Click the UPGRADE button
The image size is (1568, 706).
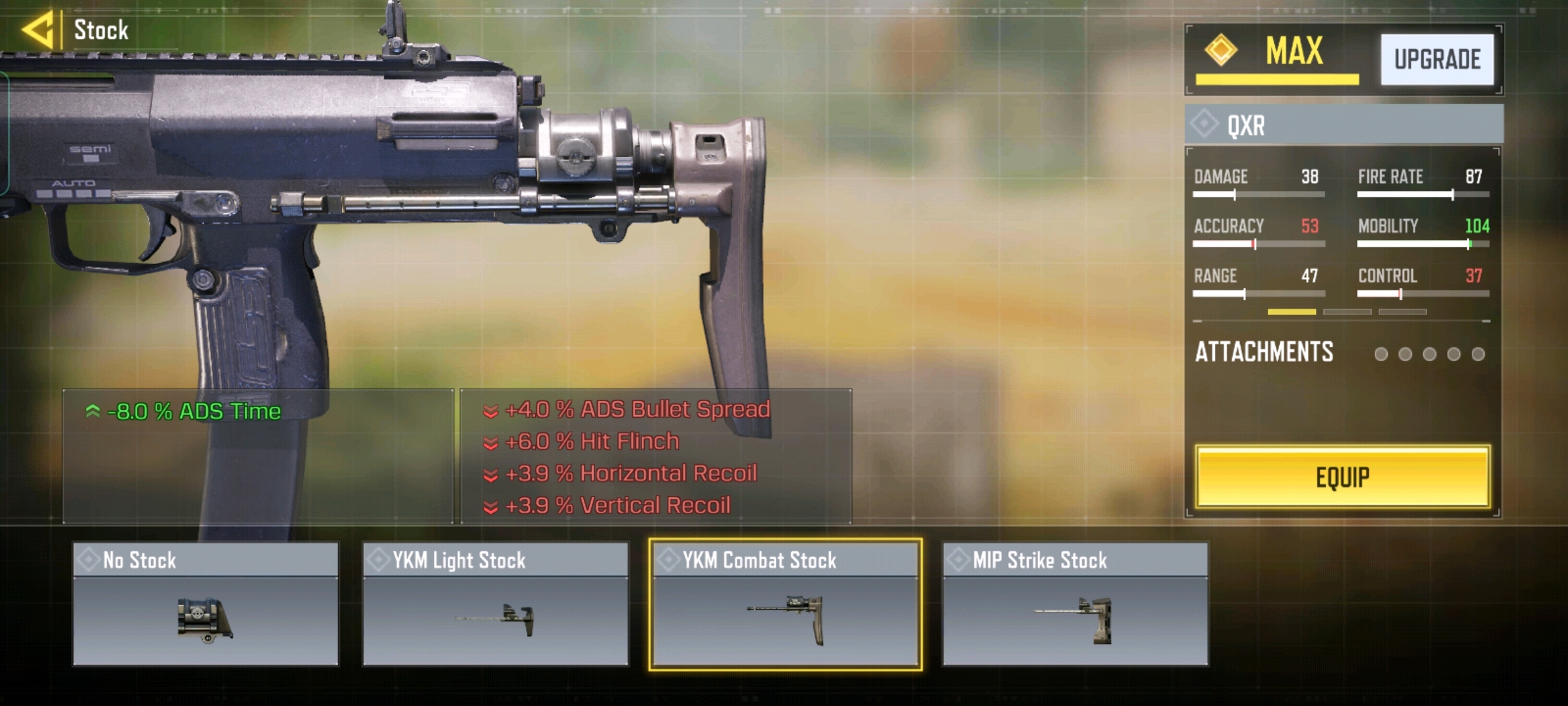(1437, 59)
